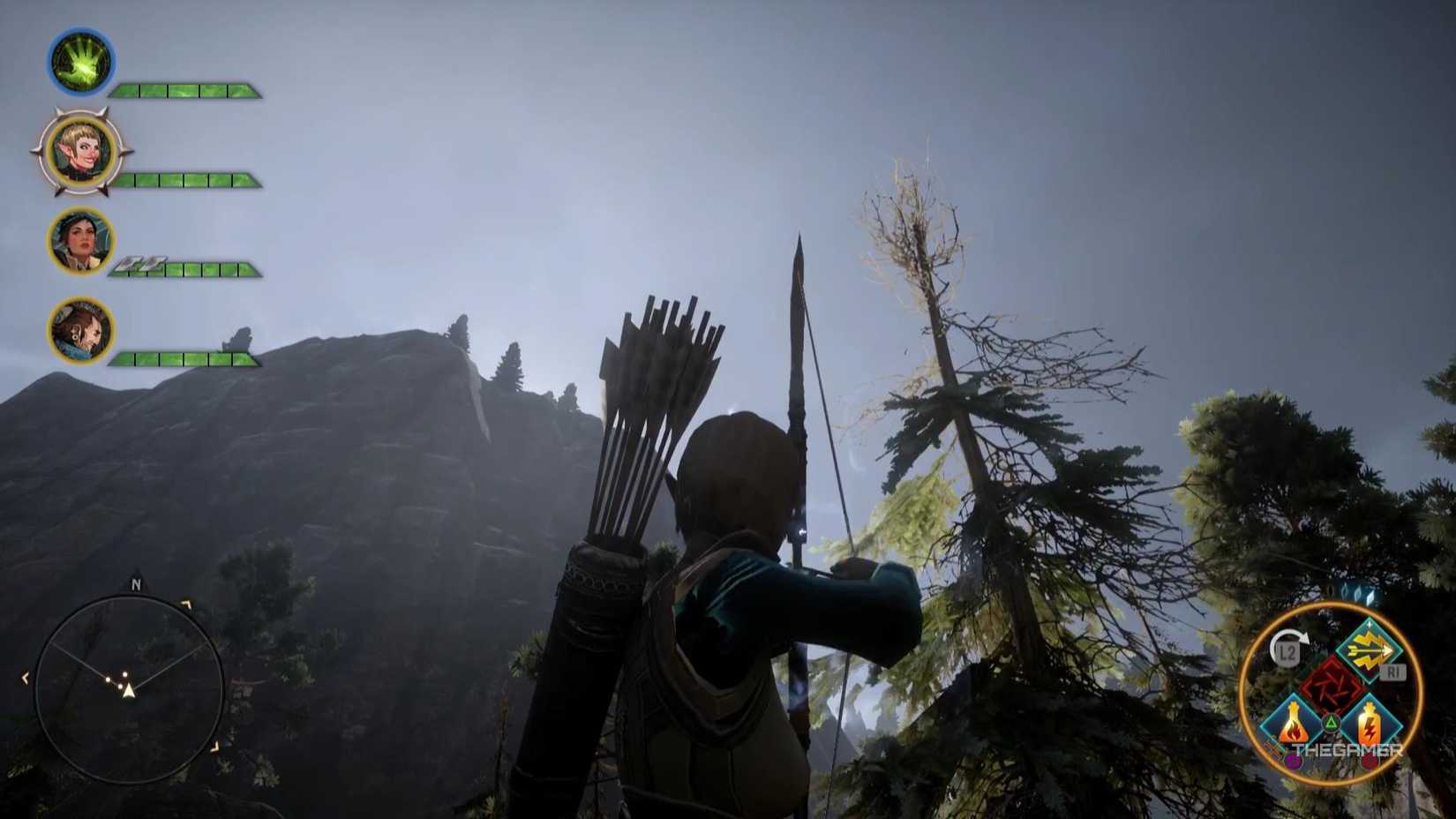This screenshot has height=819, width=1456.
Task: Click the purple potion count badge below the flask
Action: click(1293, 760)
